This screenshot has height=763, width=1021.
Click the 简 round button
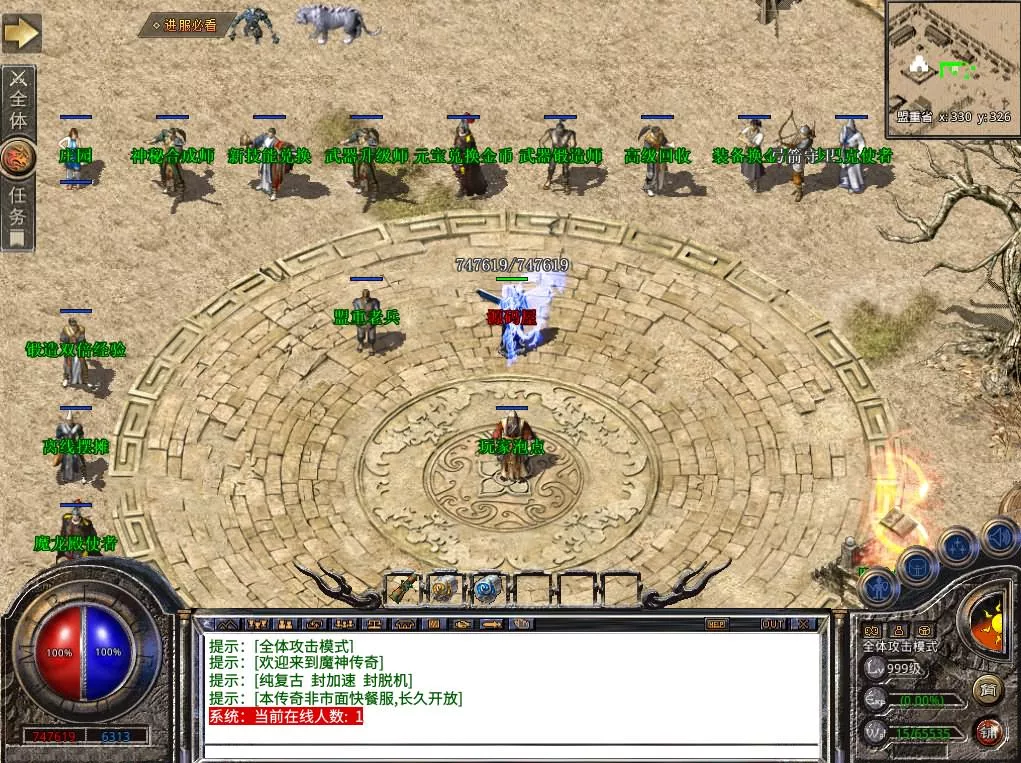(x=987, y=690)
